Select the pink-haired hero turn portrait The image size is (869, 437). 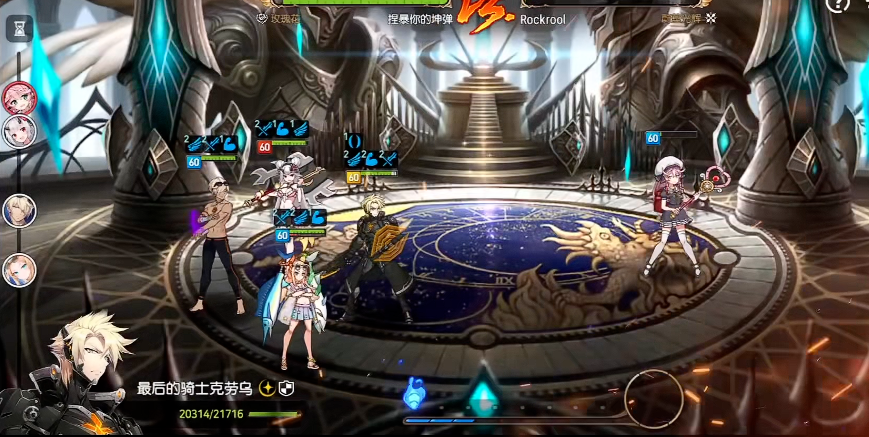[19, 96]
